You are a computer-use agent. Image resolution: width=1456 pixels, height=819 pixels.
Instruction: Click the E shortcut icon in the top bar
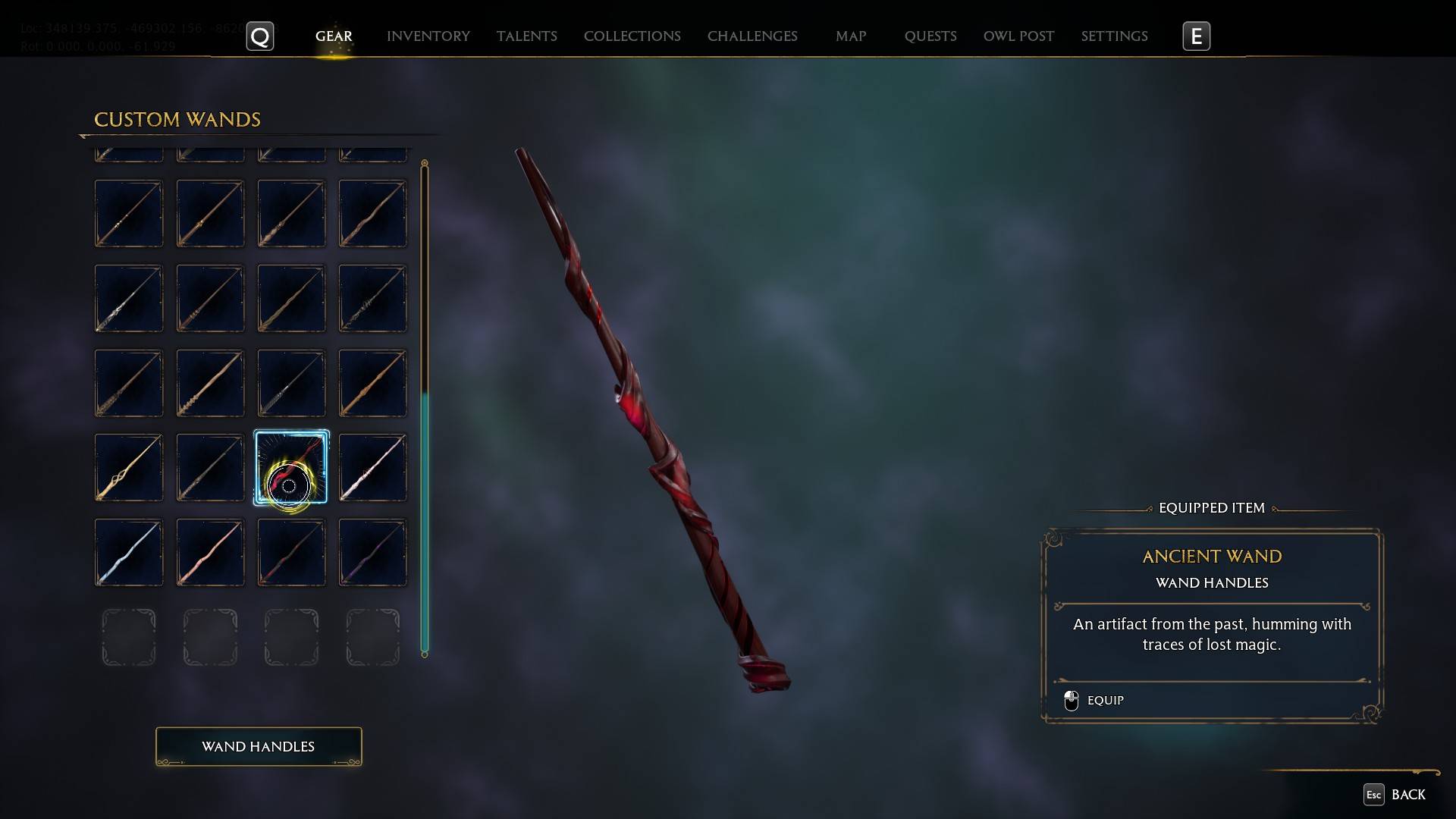(x=1196, y=36)
